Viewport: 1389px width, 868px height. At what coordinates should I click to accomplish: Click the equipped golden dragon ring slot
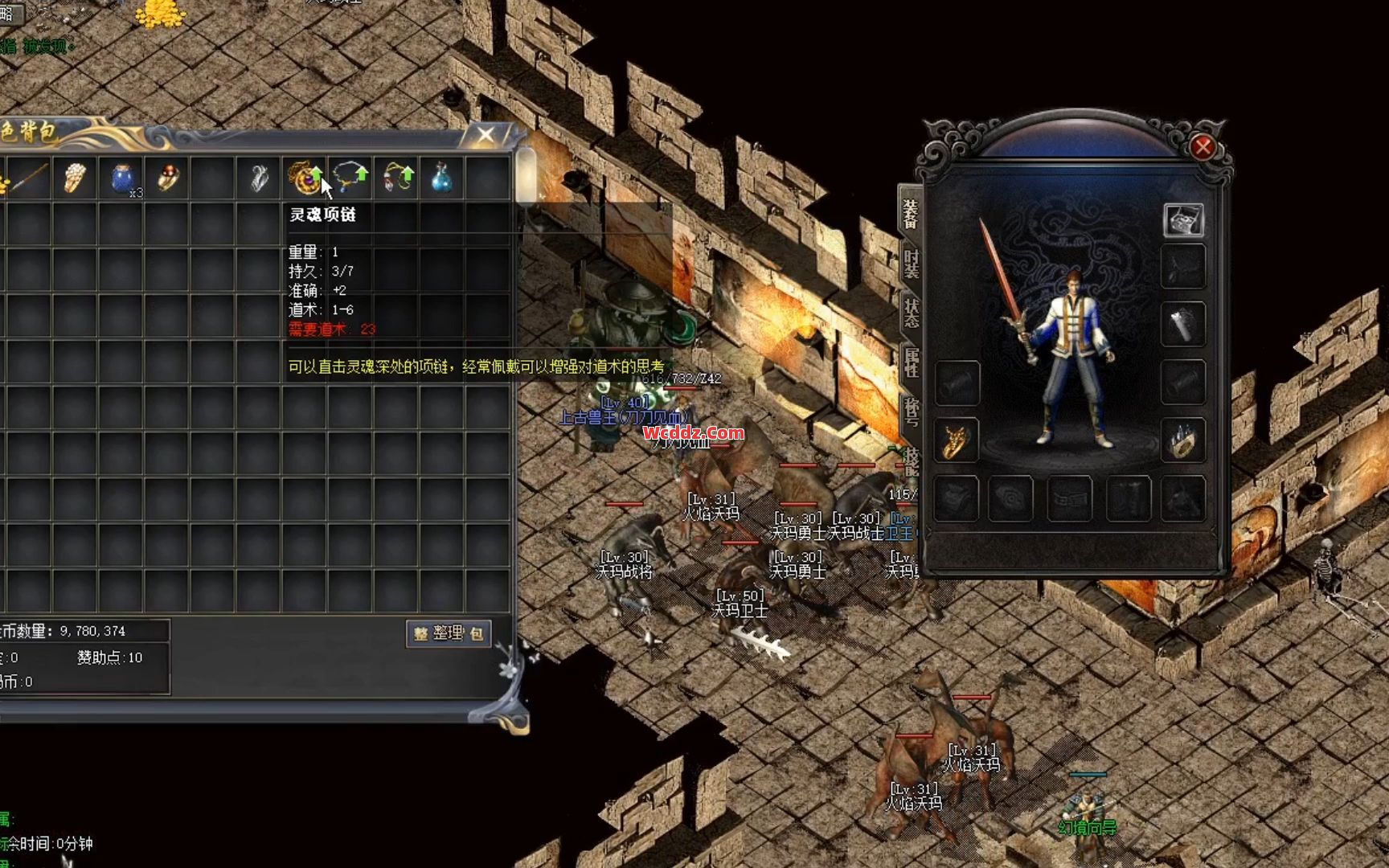[x=957, y=440]
